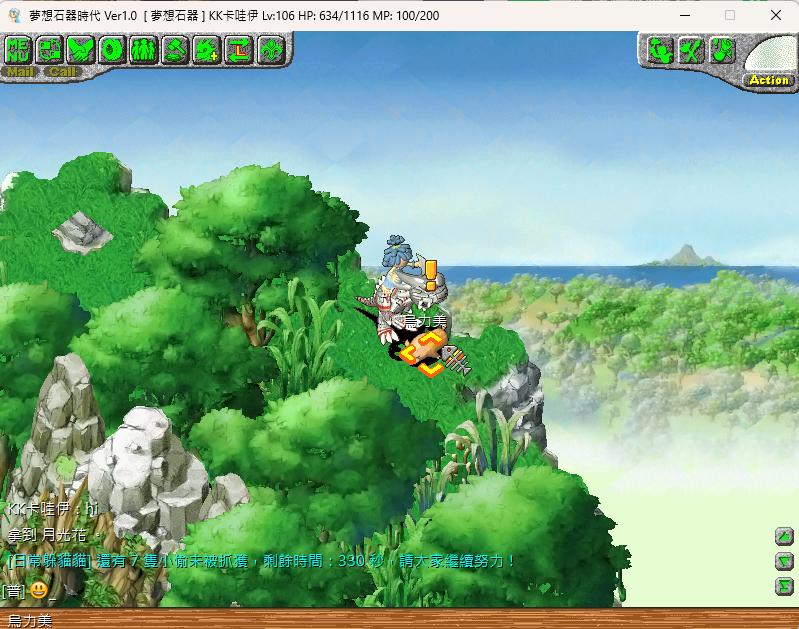The width and height of the screenshot is (799, 629).
Task: Open the three-people party icon
Action: (143, 49)
